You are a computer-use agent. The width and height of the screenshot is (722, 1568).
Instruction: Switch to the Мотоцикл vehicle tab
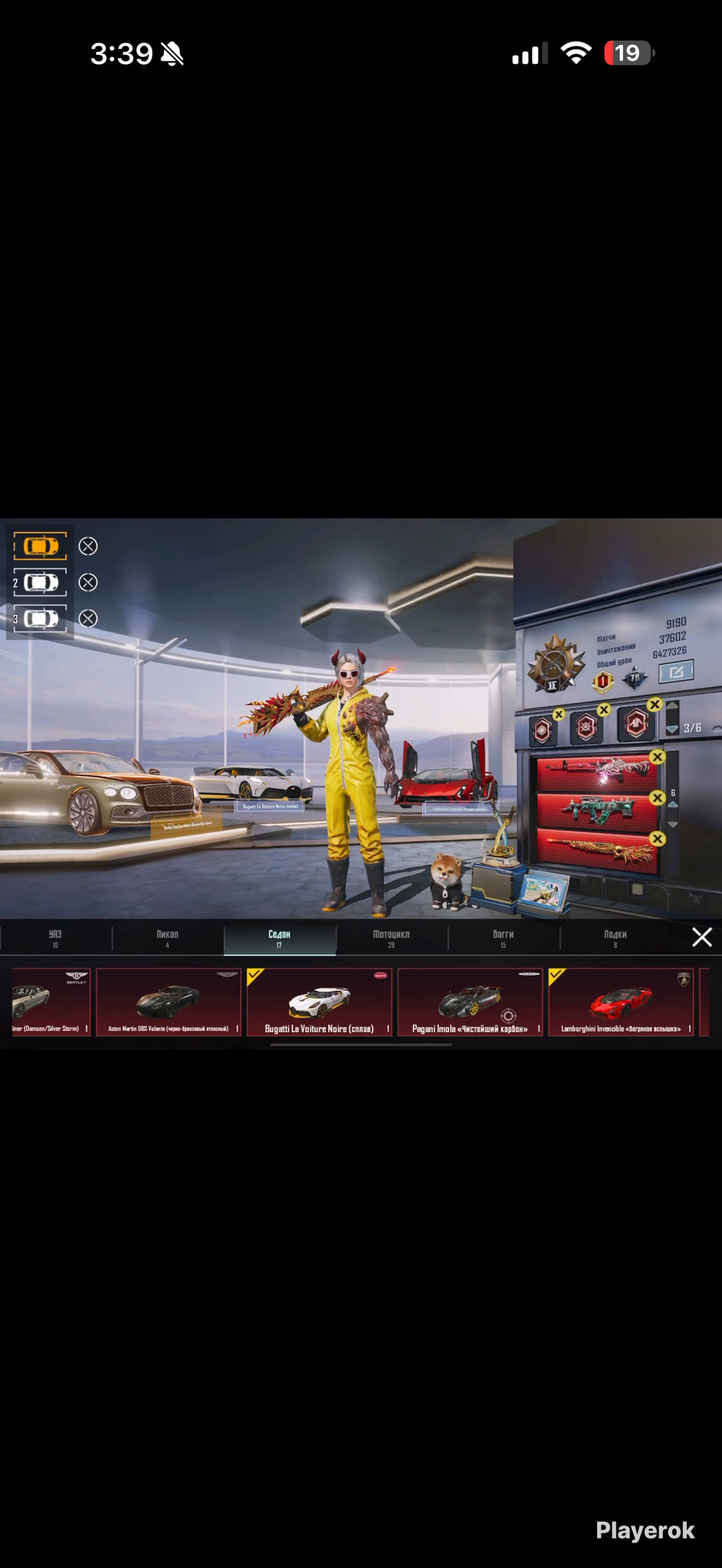point(391,938)
